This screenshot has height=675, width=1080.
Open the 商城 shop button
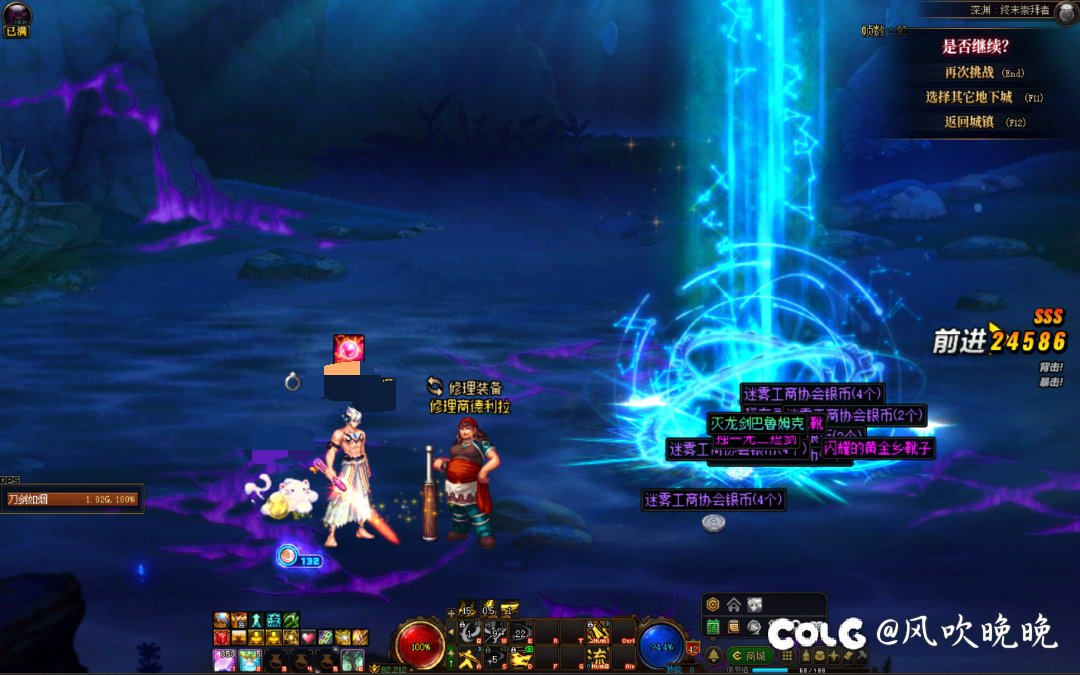tap(751, 656)
